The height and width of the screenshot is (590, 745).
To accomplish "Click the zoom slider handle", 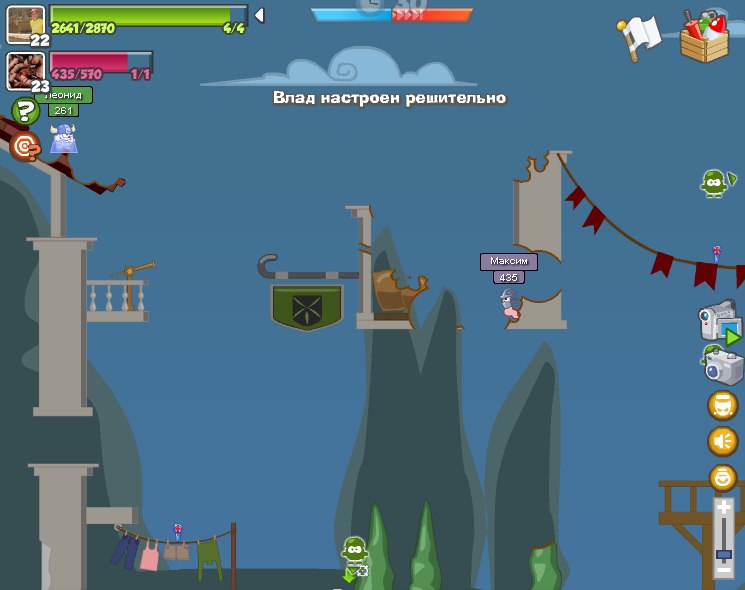I will tap(724, 553).
